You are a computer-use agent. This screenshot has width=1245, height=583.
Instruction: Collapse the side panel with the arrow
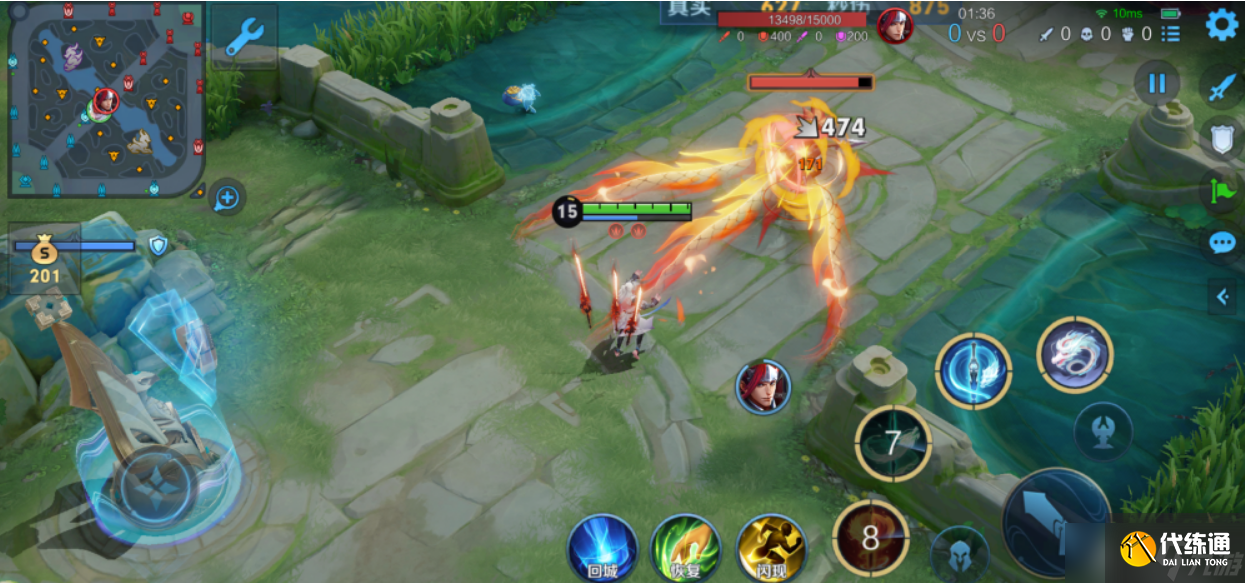click(1221, 296)
